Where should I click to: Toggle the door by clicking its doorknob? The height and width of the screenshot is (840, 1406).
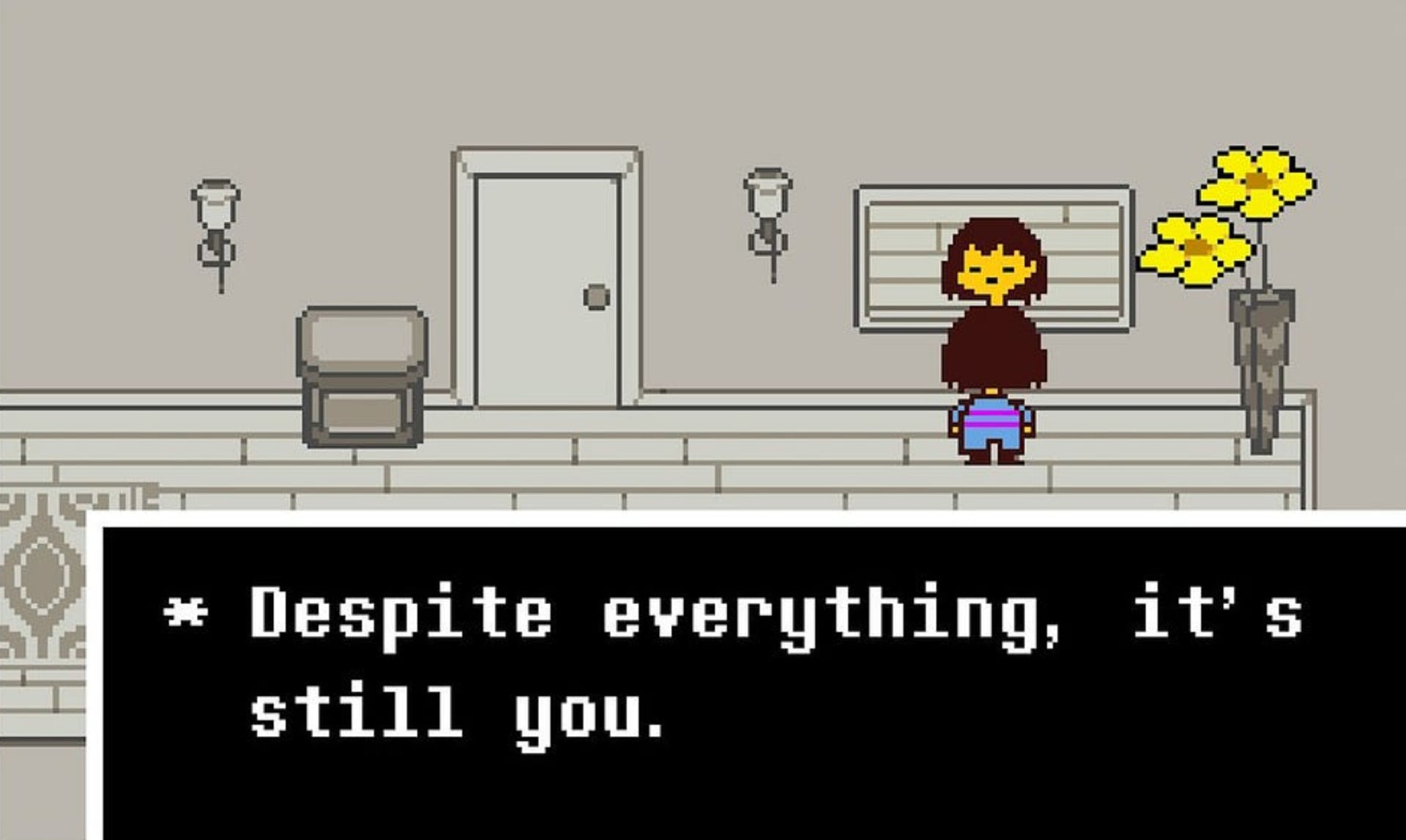[596, 297]
